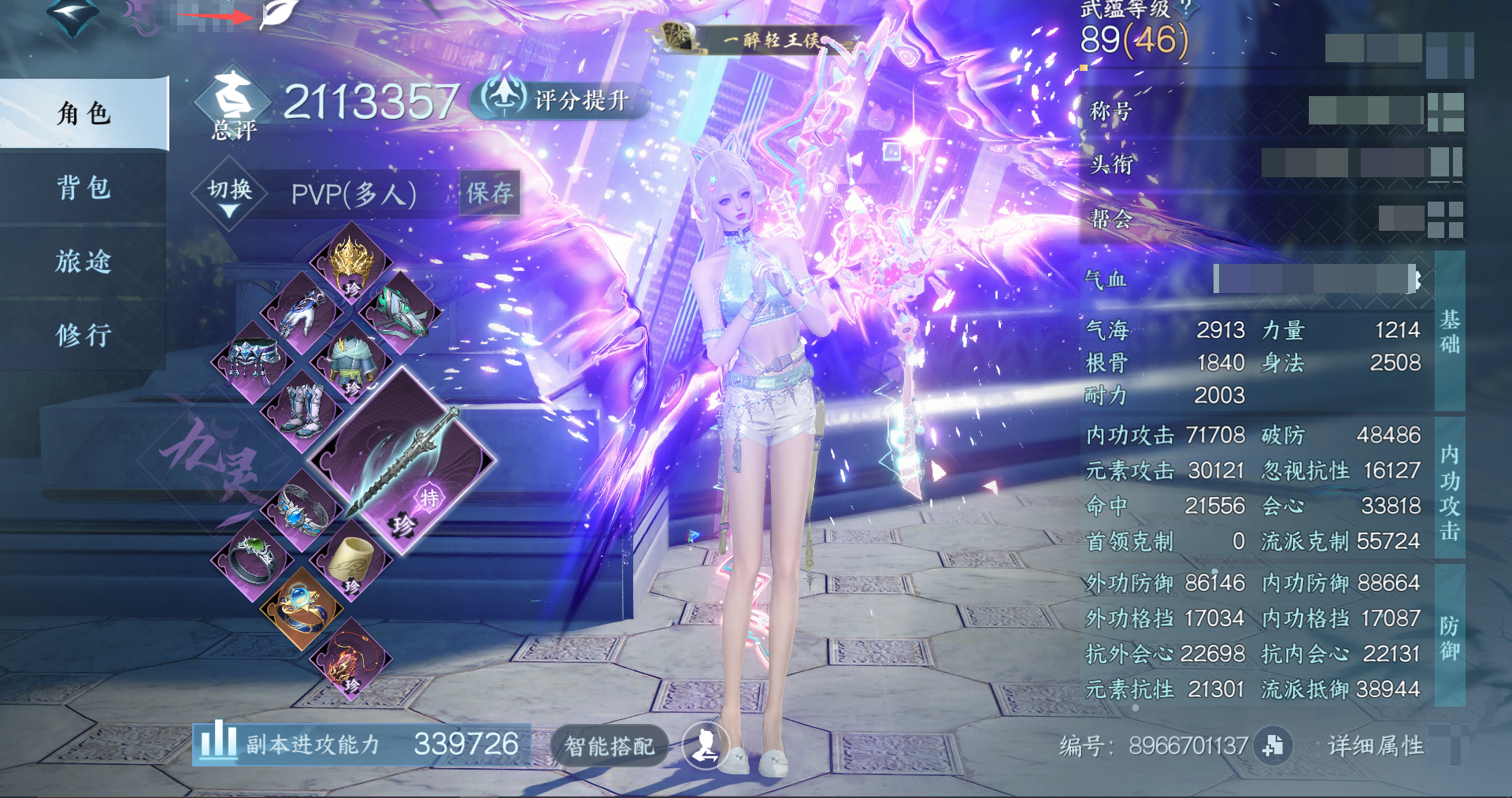Switch to the 内功攻击 stats section

pyautogui.click(x=1449, y=492)
